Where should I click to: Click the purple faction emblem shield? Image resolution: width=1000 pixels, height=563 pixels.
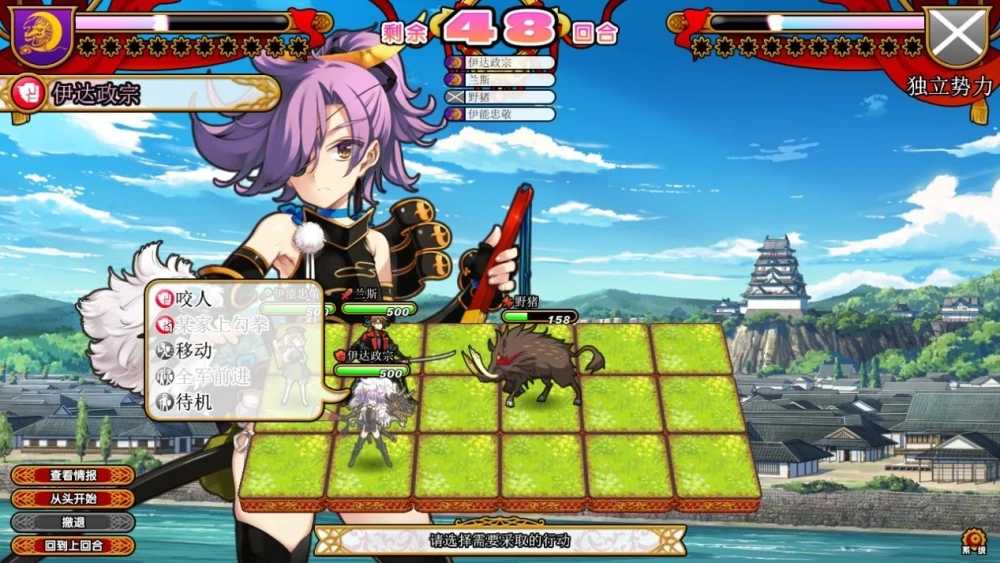(42, 35)
